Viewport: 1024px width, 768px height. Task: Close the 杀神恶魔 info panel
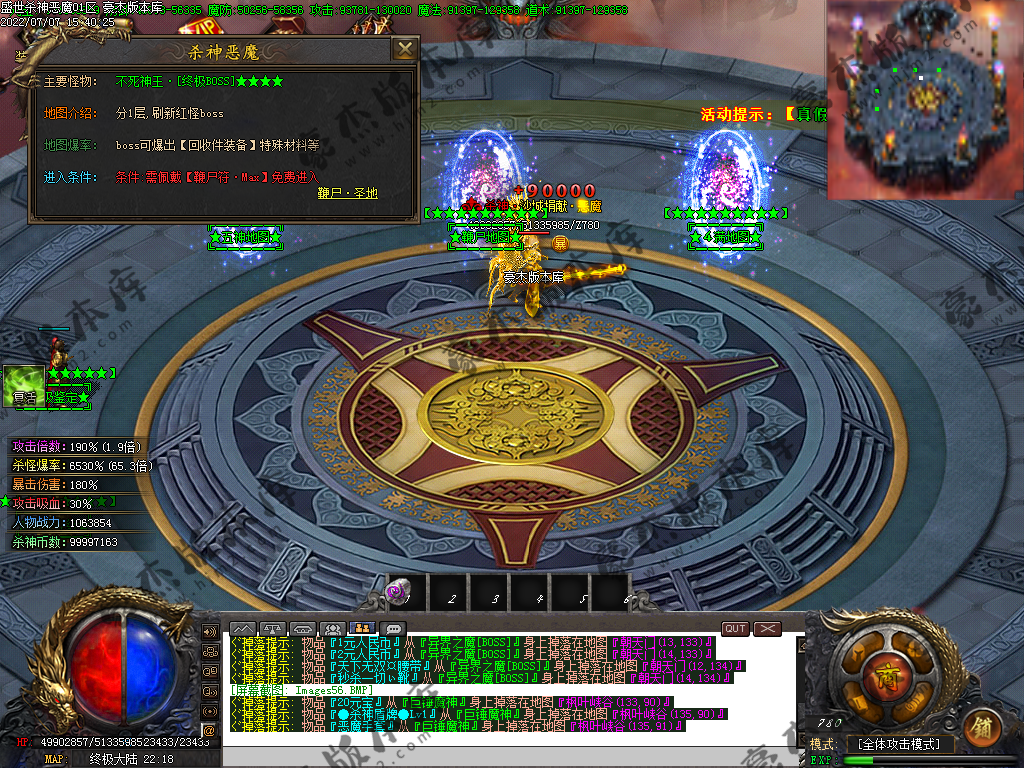click(404, 50)
